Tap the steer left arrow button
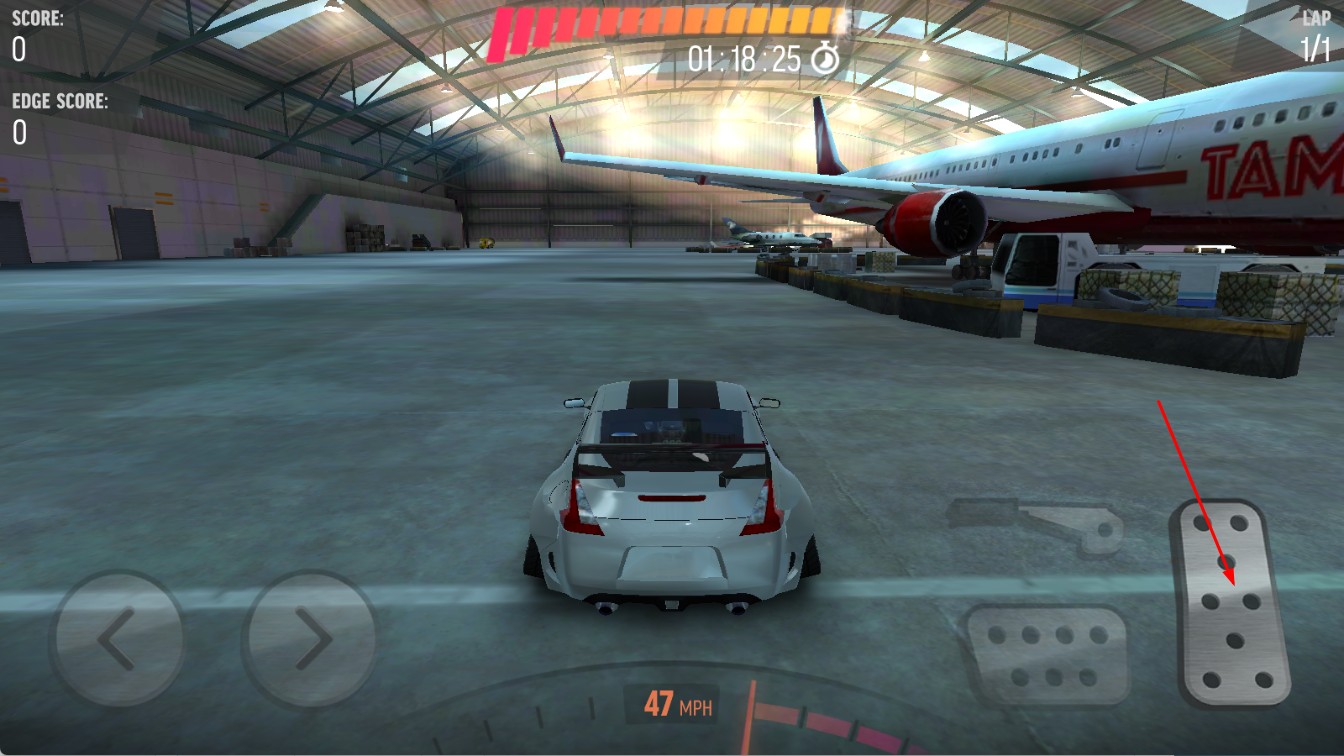The image size is (1344, 756). click(x=118, y=638)
